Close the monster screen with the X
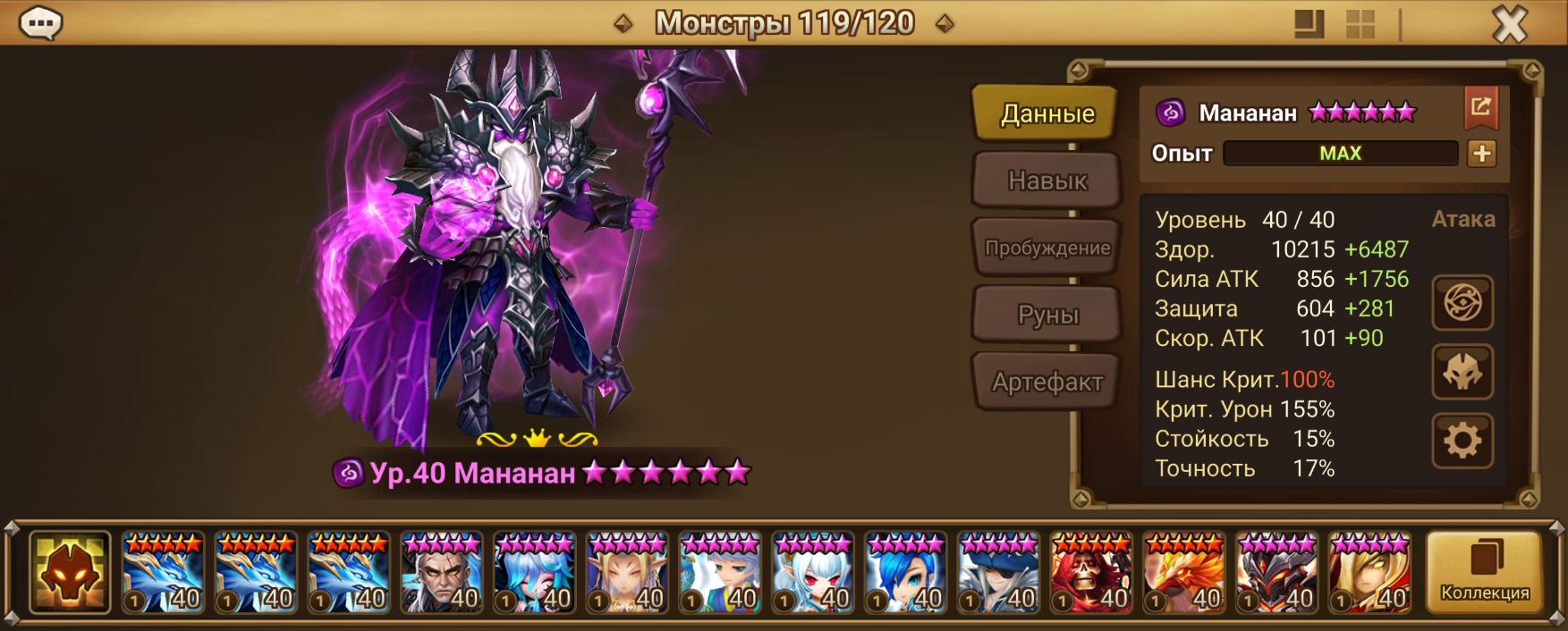 point(1509,24)
